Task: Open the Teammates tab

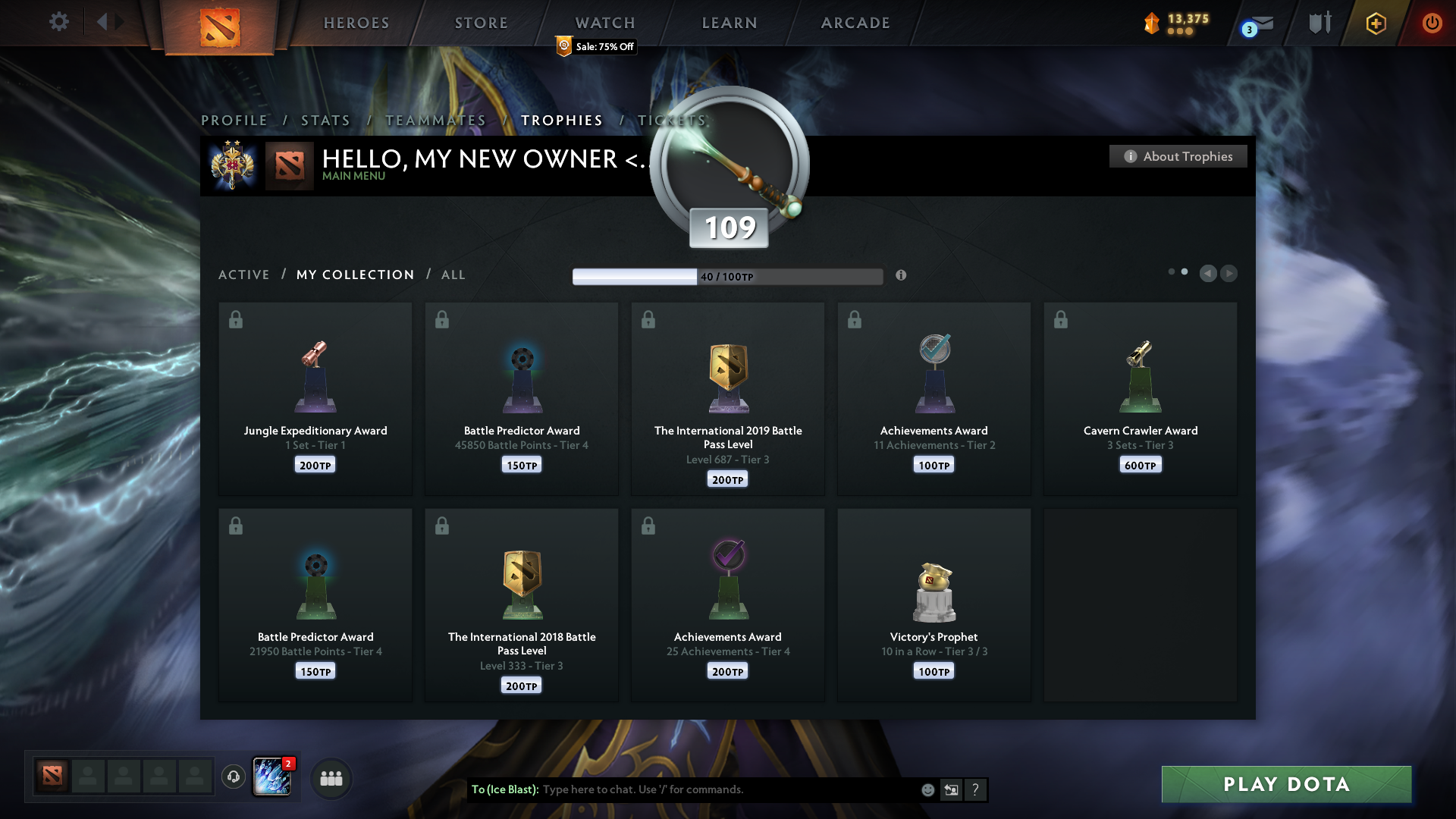Action: point(435,121)
